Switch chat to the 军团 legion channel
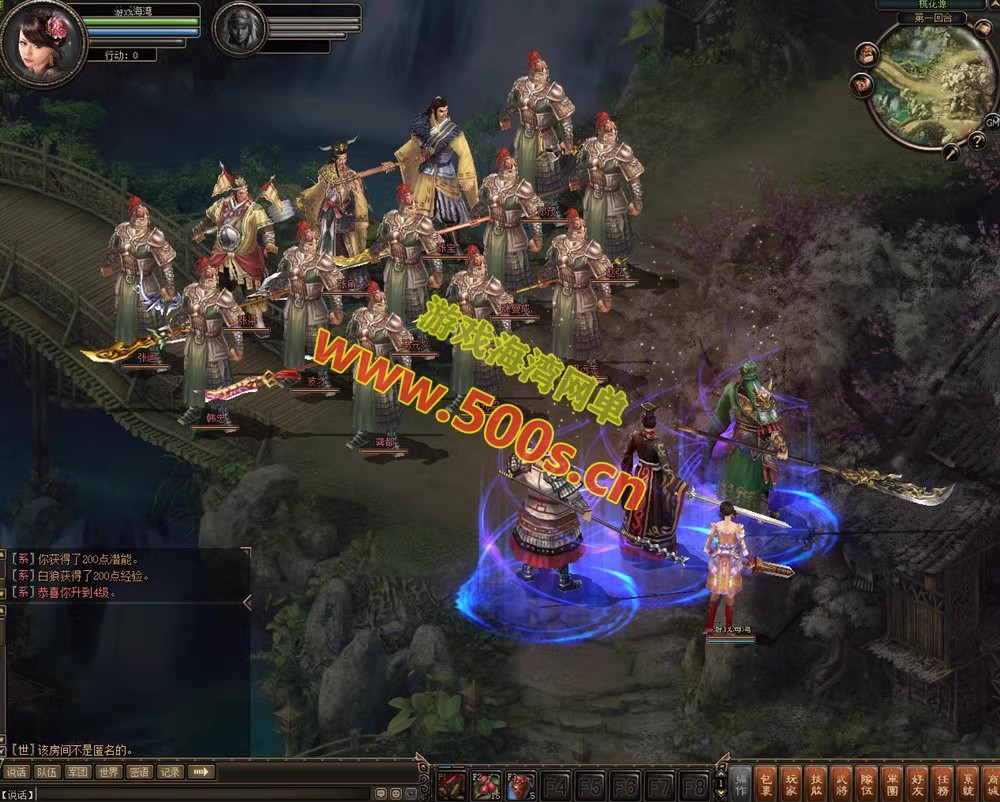The height and width of the screenshot is (802, 1000). (x=78, y=772)
